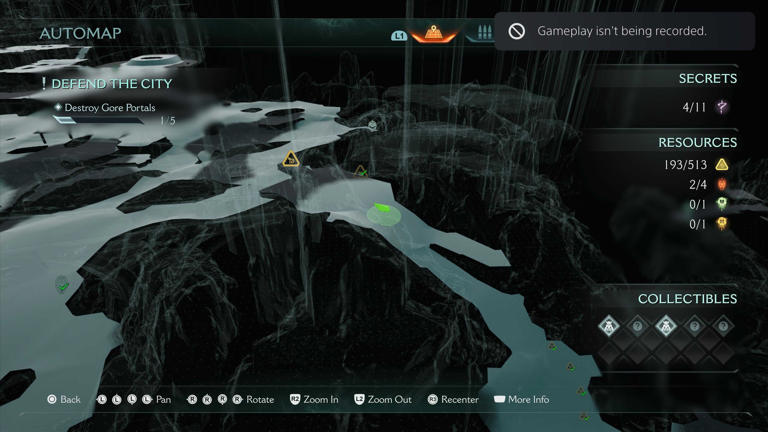Select the active Automap tab icon

pos(434,34)
